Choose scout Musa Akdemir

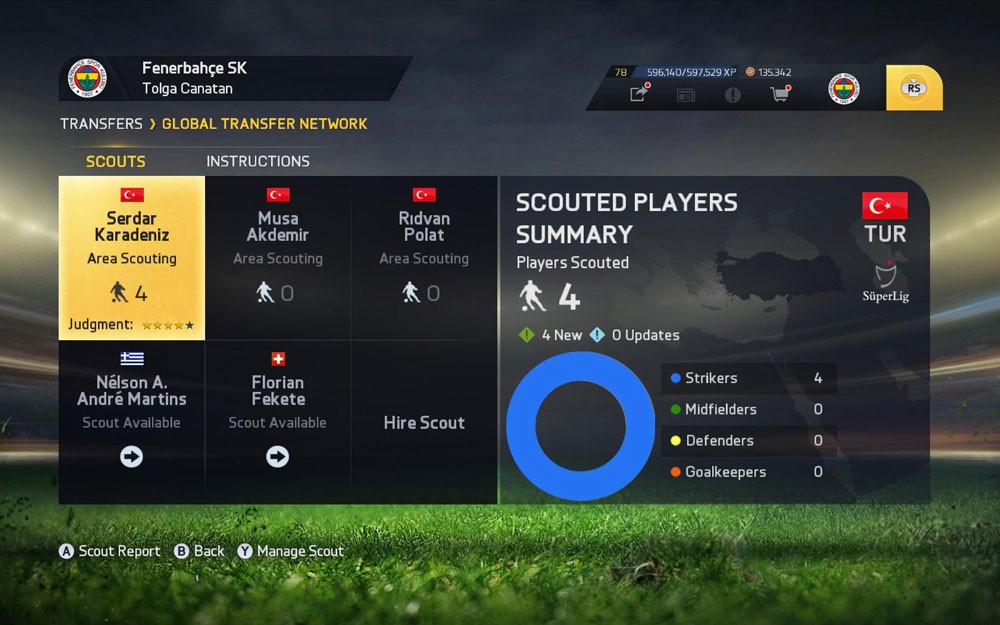[x=278, y=258]
